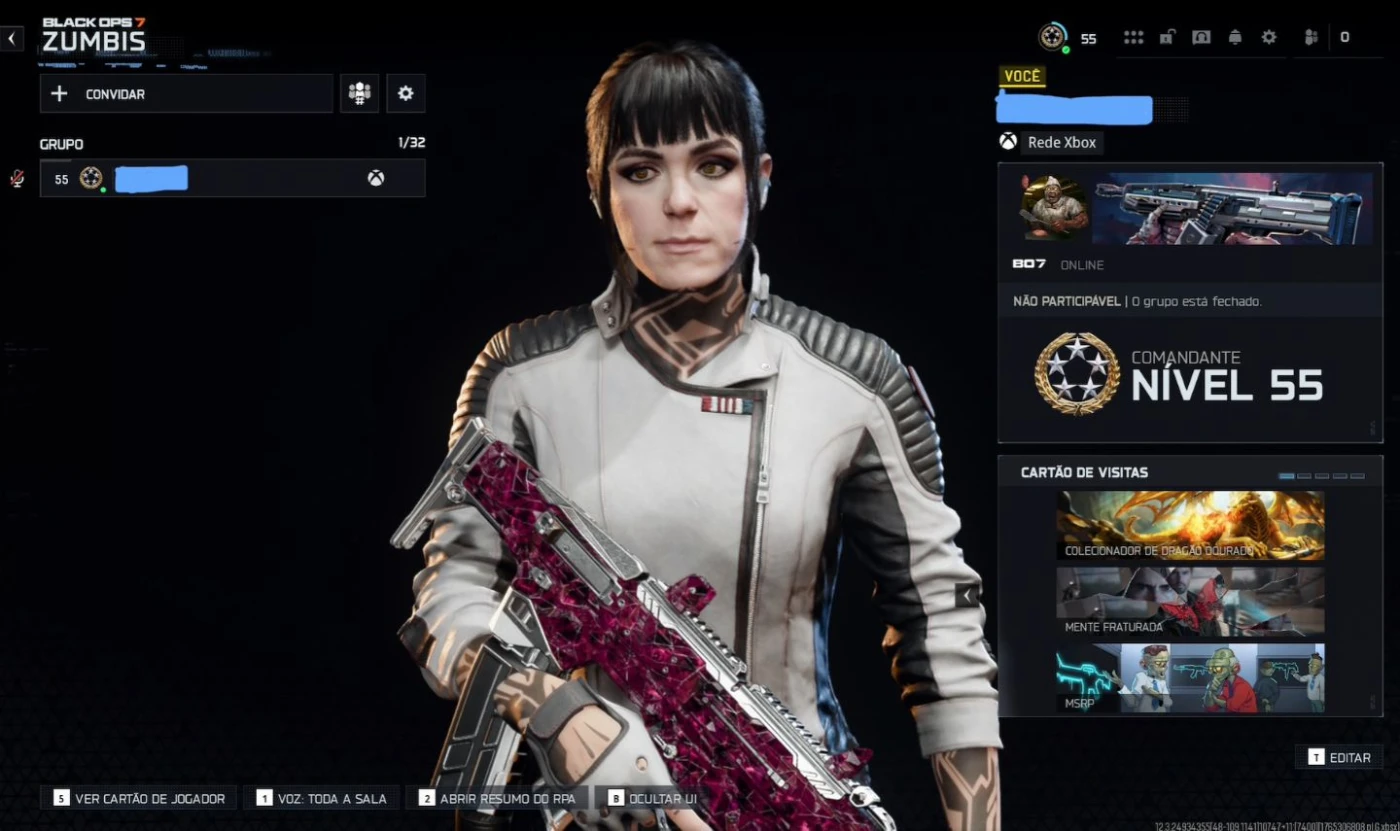Select the MSRP calling card
This screenshot has height=831, width=1400.
tap(1190, 678)
